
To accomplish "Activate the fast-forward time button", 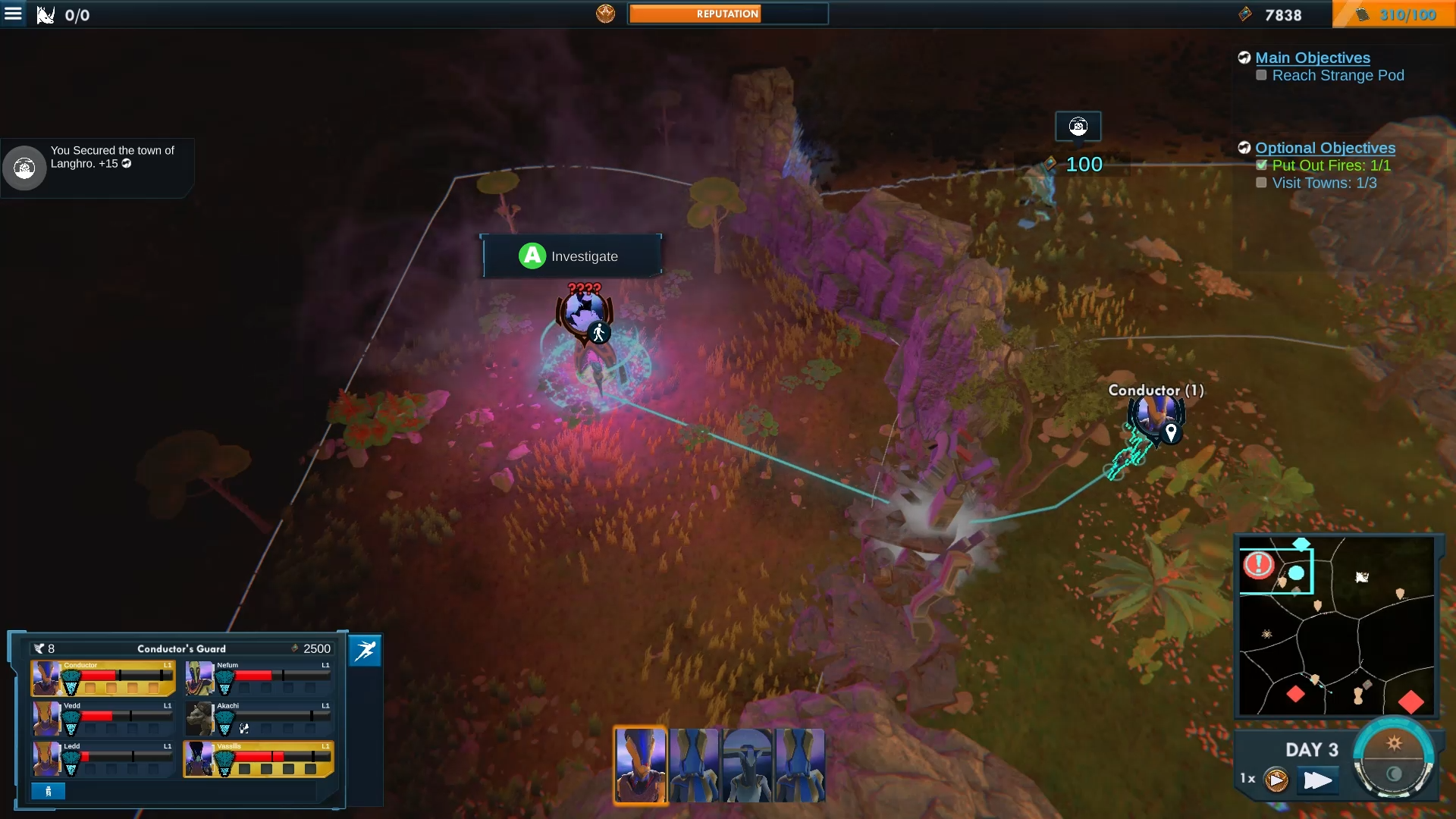I will click(1317, 780).
